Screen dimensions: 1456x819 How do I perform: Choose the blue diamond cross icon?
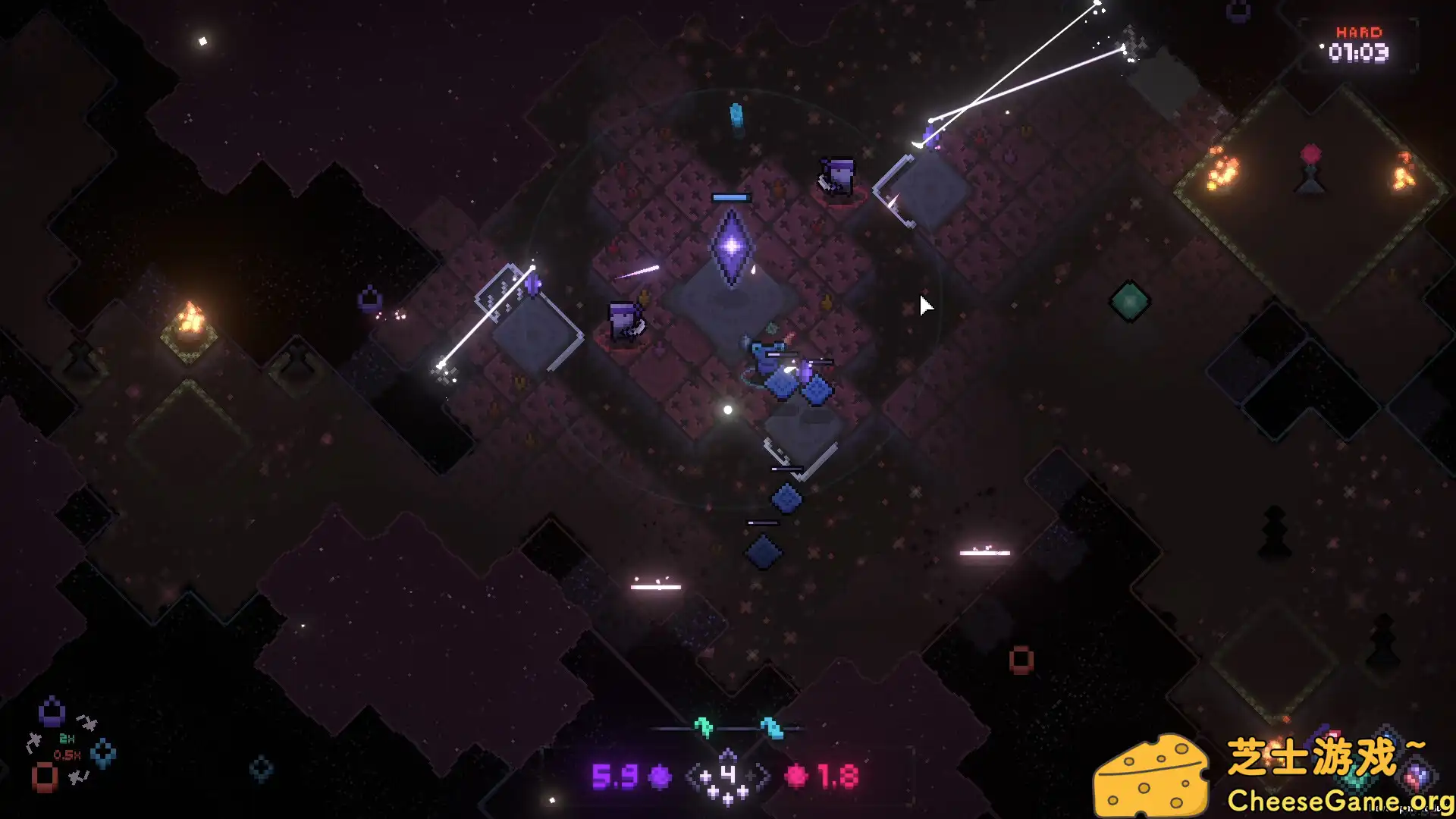coord(103,753)
